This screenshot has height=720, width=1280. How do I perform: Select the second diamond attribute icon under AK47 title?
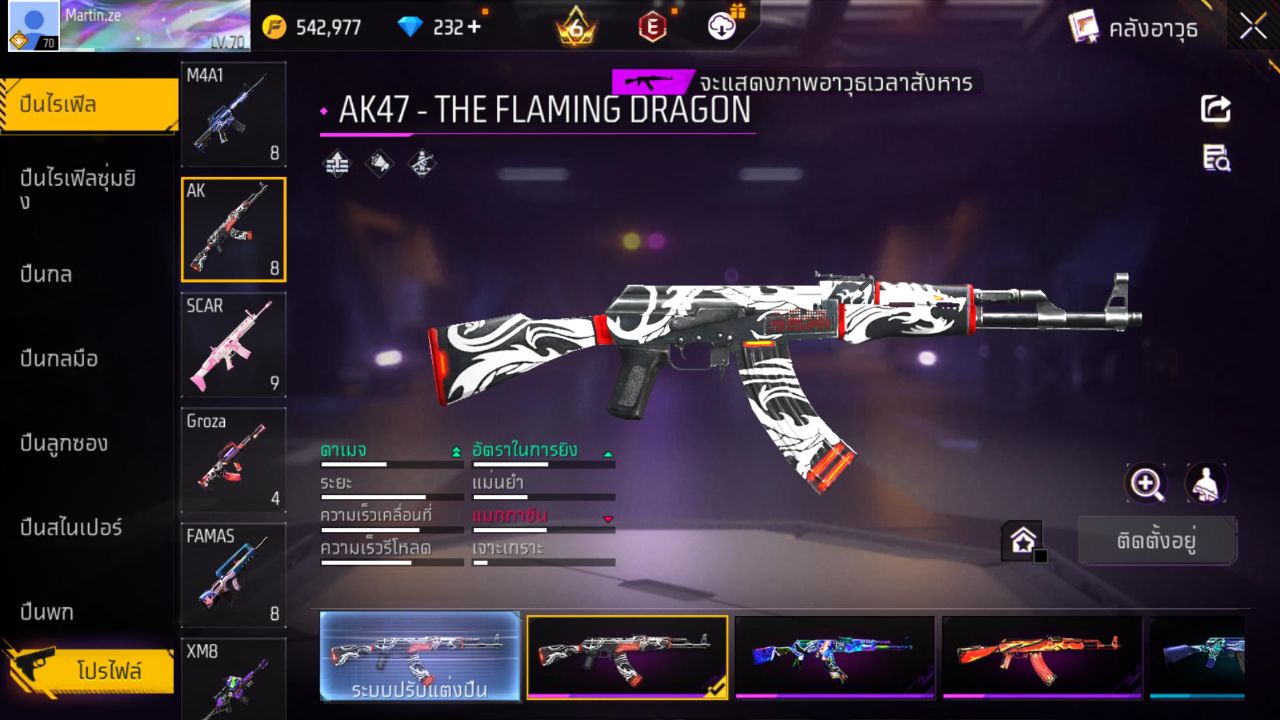pyautogui.click(x=380, y=163)
